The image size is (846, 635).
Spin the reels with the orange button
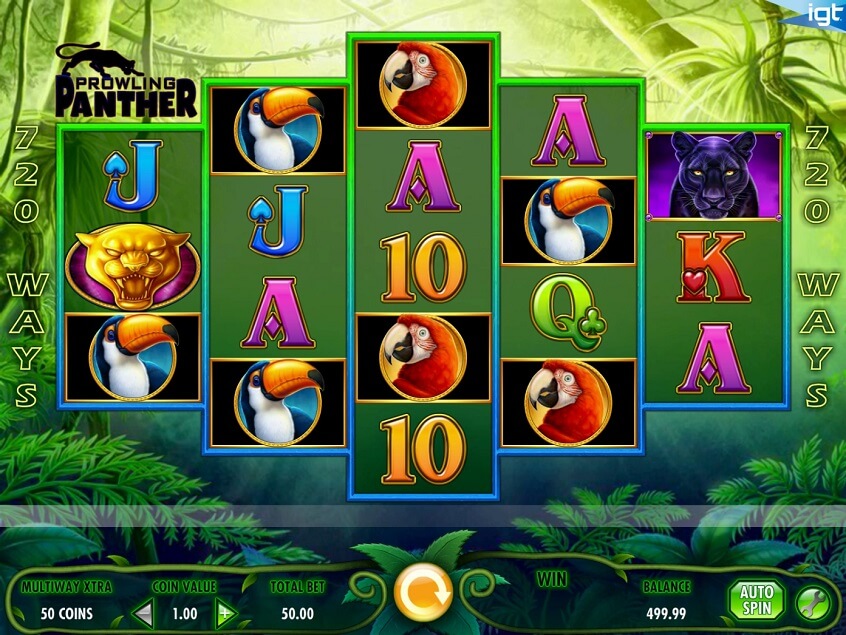pyautogui.click(x=423, y=594)
